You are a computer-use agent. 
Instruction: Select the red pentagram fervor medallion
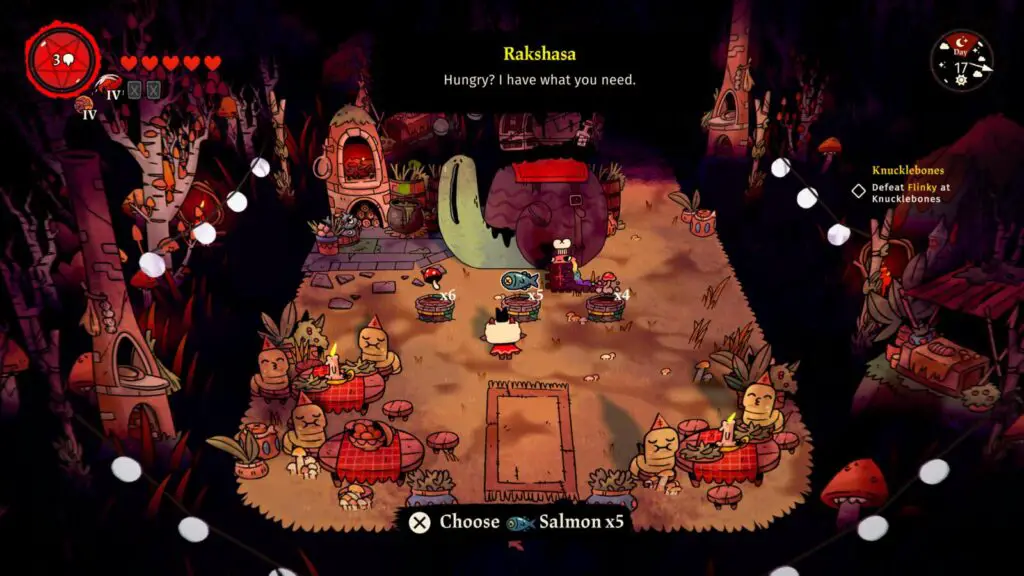(62, 60)
